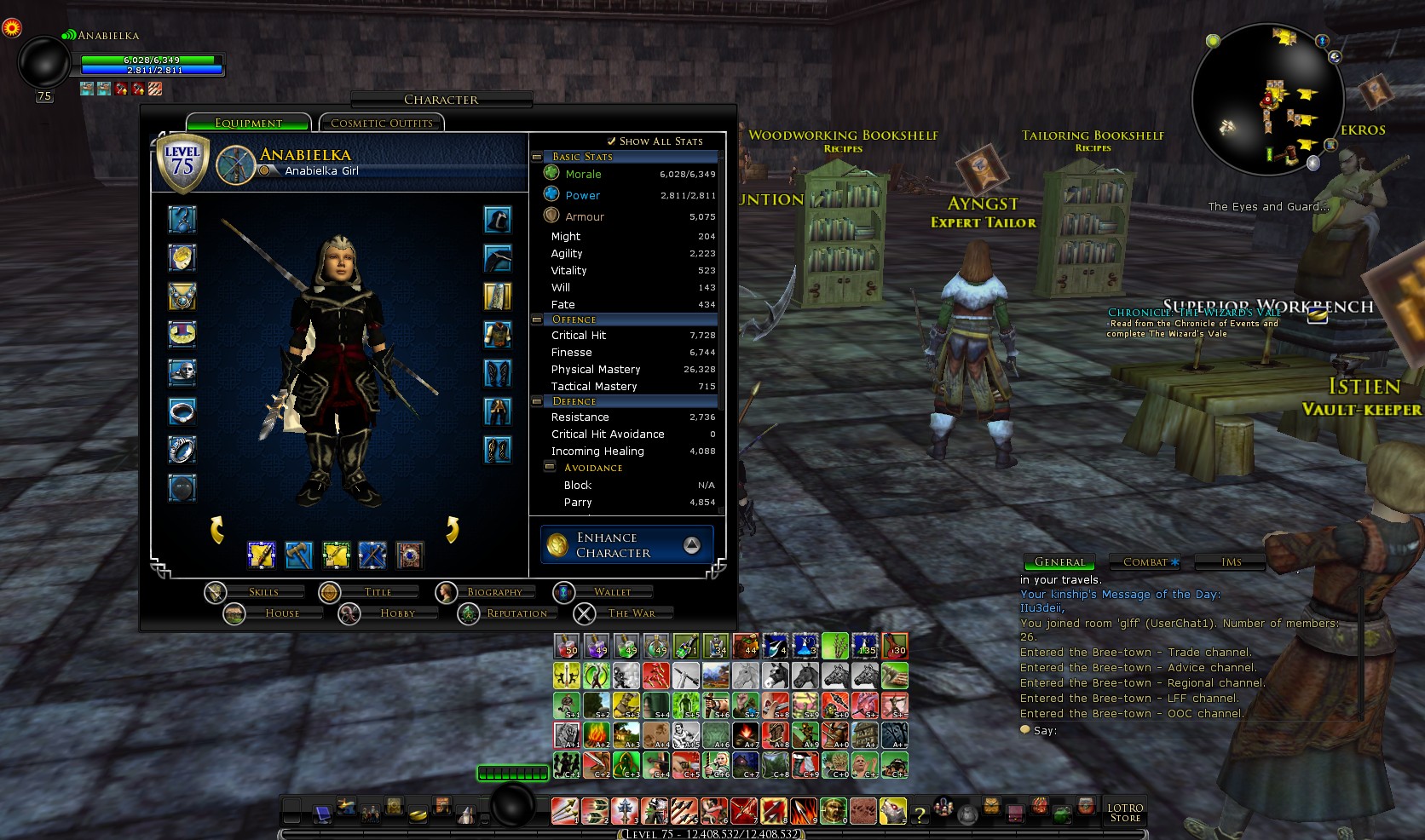Toggle the Show All Stats checkbox
Image resolution: width=1425 pixels, height=840 pixels.
point(611,141)
